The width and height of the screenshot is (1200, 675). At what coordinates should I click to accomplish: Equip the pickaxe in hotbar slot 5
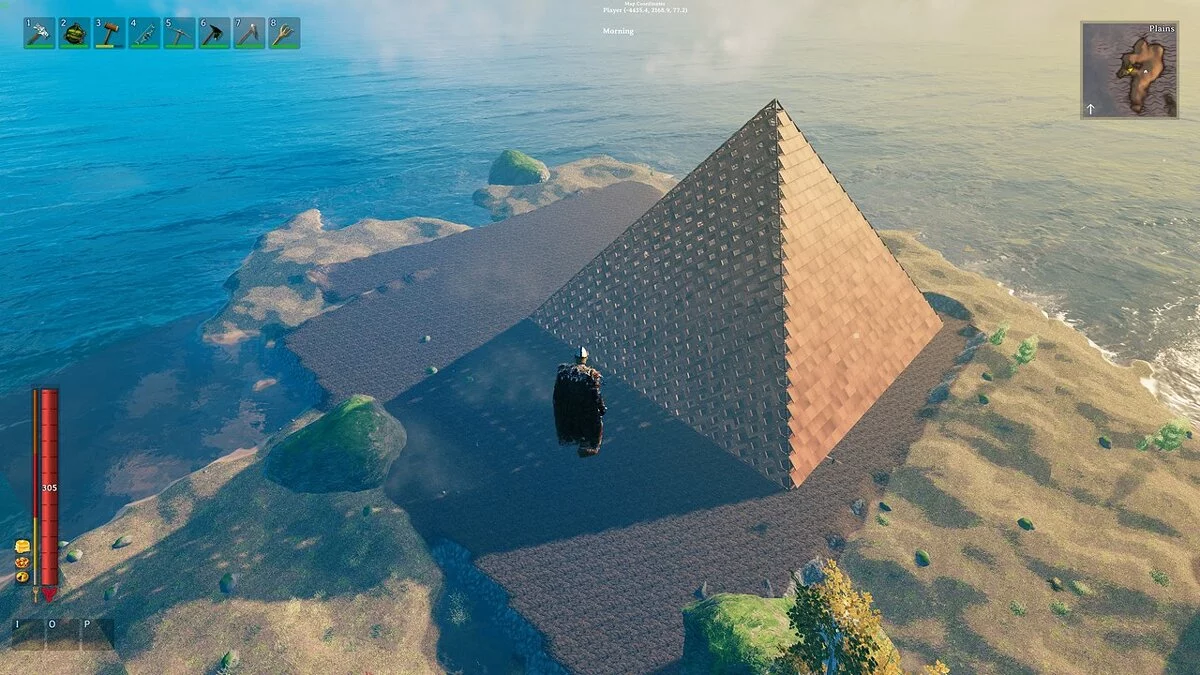179,33
